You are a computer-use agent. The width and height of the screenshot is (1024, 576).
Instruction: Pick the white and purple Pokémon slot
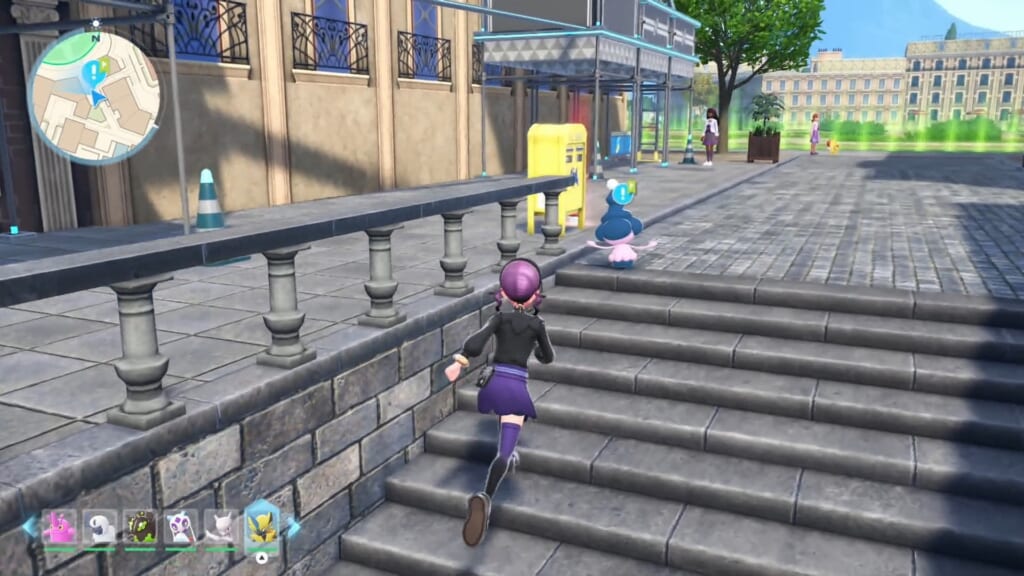181,527
